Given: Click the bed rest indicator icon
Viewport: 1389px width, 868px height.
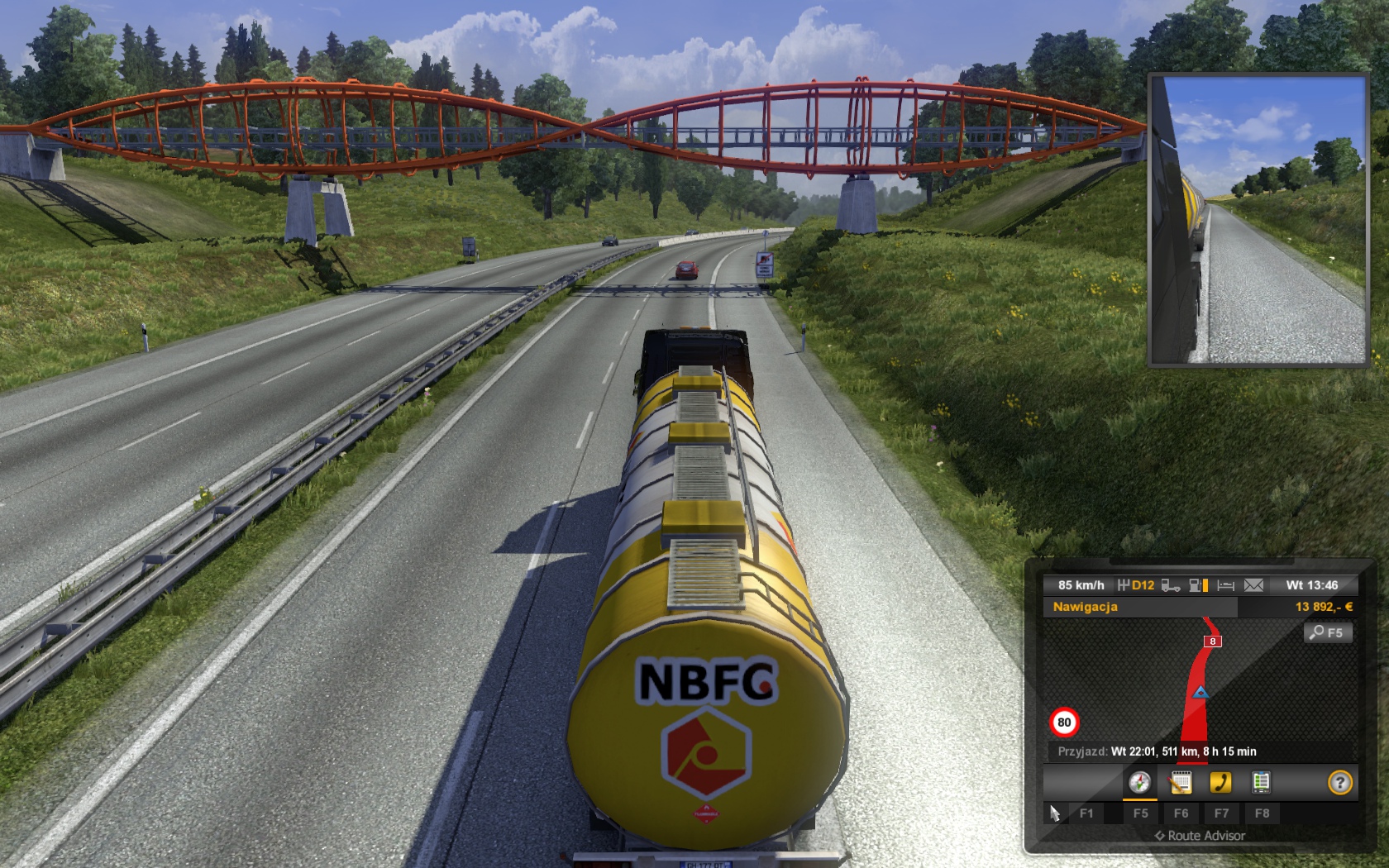Looking at the screenshot, I should point(1226,585).
